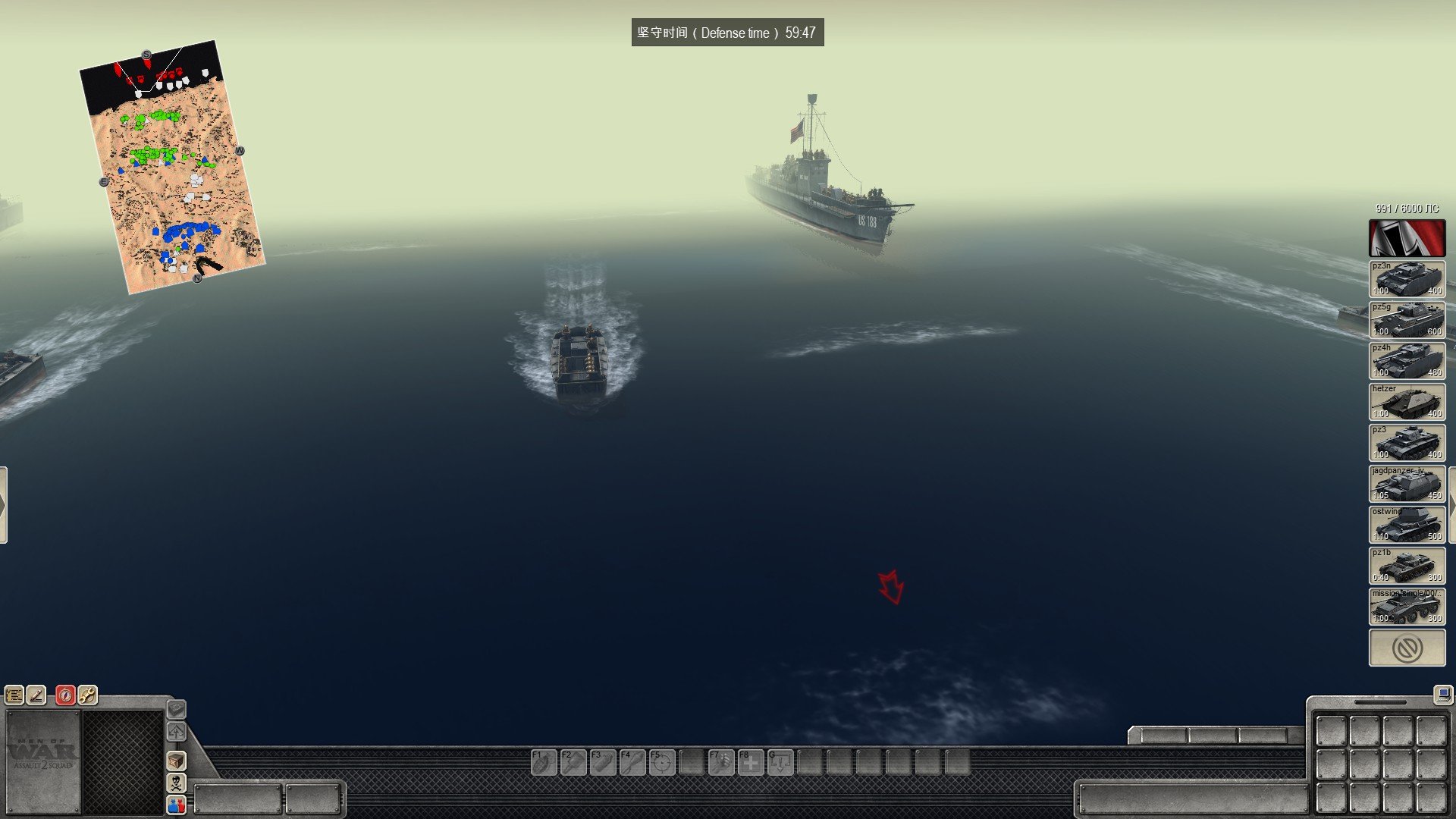Toggle the red compass button

[x=65, y=695]
